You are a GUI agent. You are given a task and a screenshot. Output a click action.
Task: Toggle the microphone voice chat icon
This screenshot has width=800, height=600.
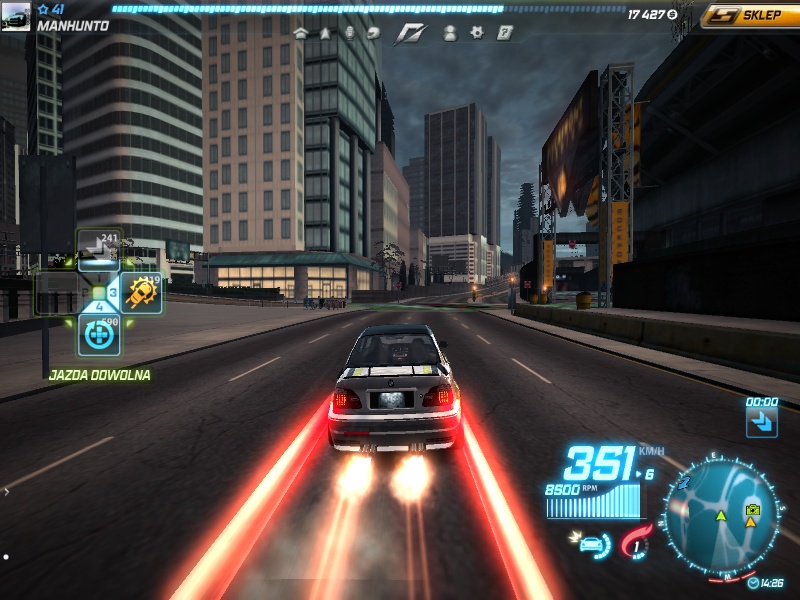pos(350,32)
